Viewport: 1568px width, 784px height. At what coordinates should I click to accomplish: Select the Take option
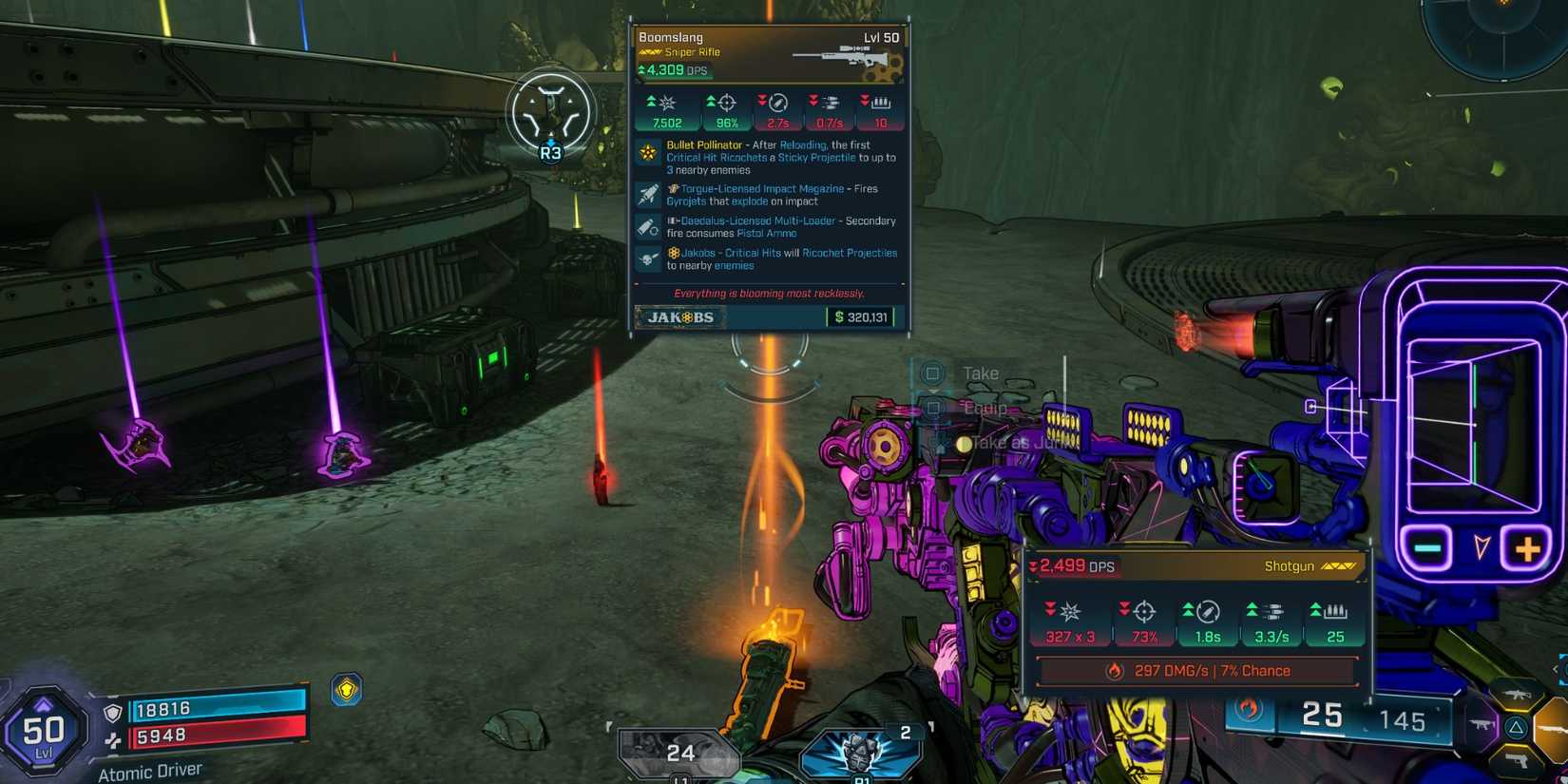click(981, 373)
